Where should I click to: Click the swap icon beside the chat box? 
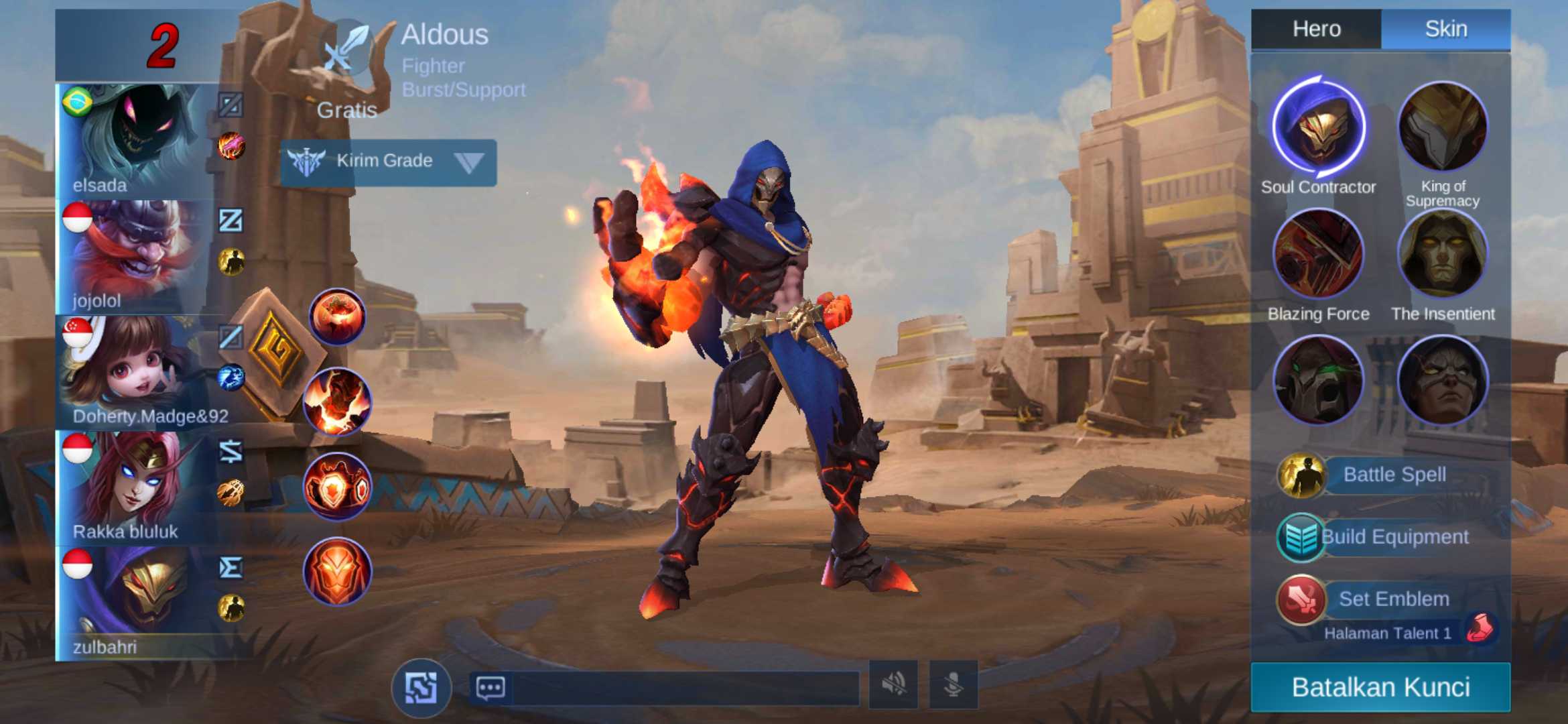click(x=421, y=688)
